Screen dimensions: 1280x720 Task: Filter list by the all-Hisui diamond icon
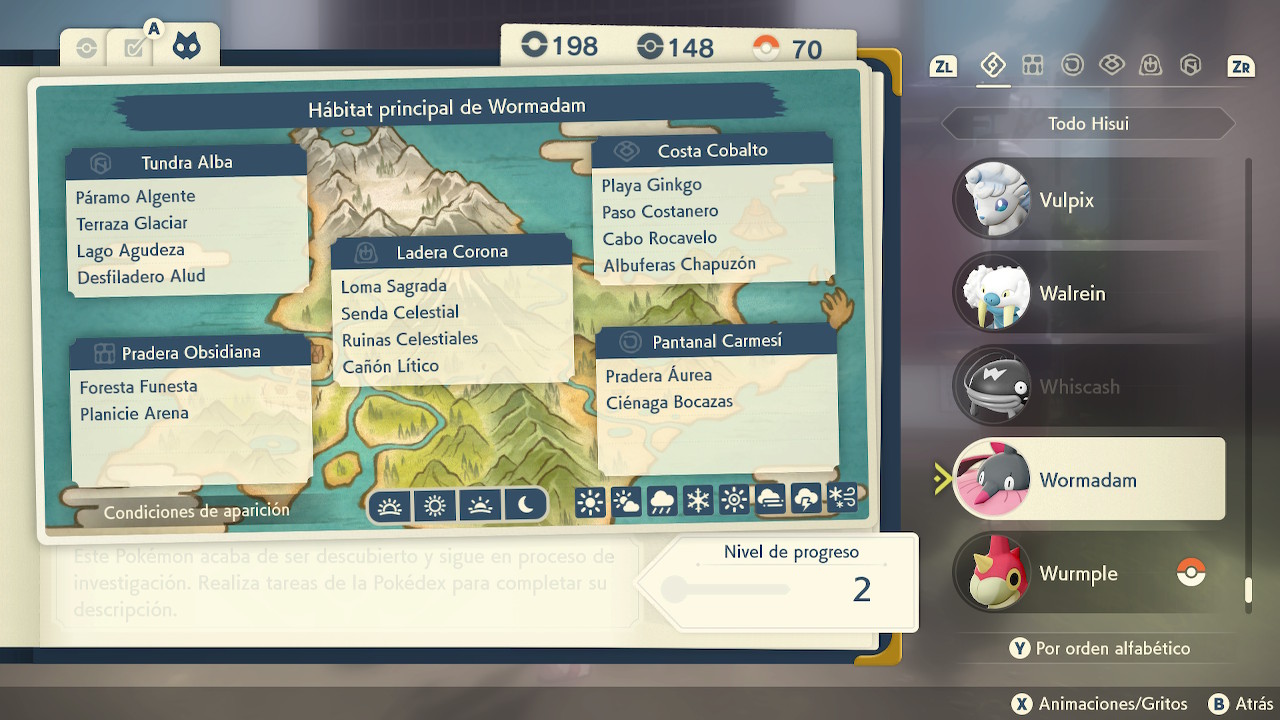pyautogui.click(x=992, y=66)
